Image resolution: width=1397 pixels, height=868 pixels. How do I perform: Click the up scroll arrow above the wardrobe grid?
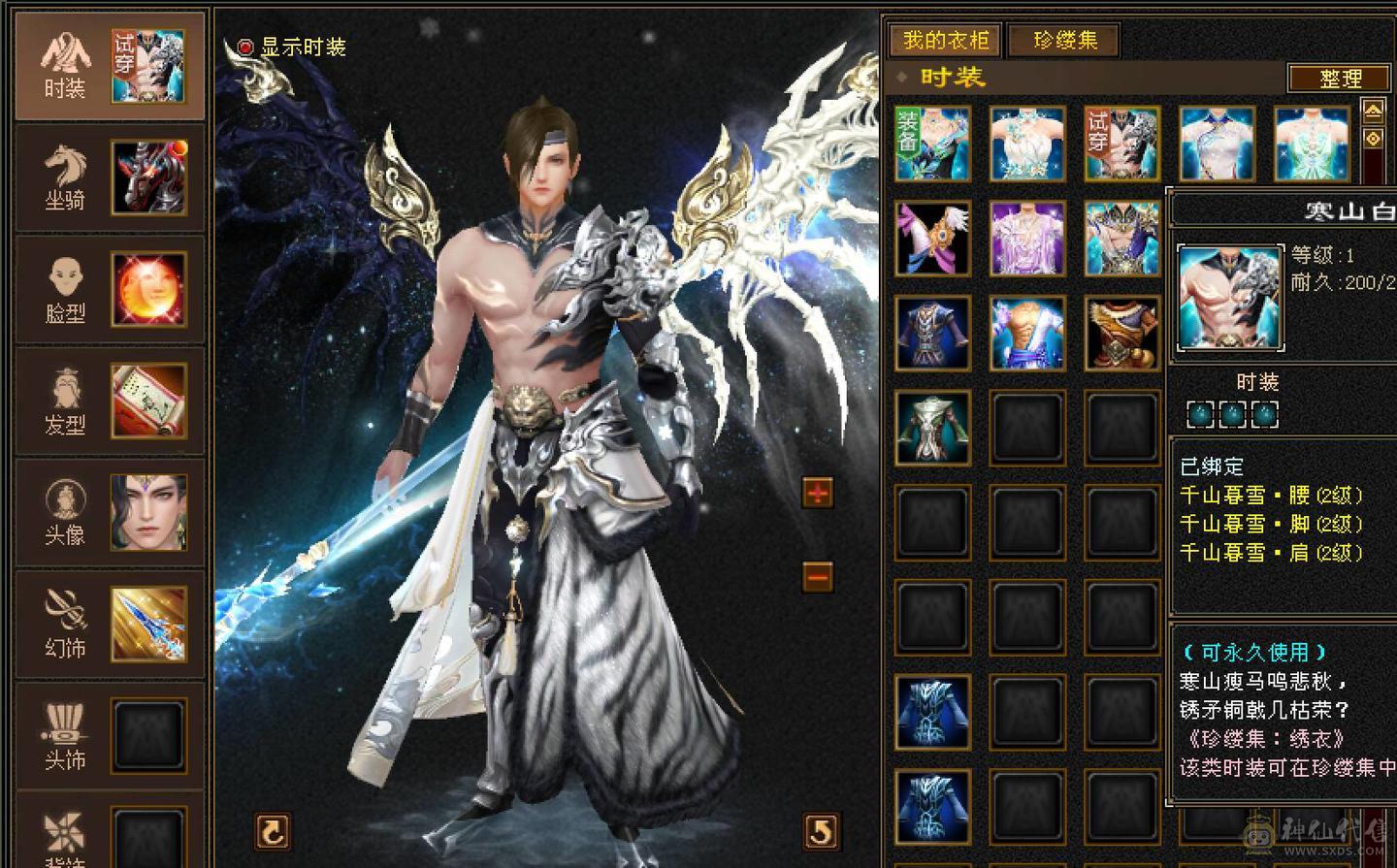[1374, 113]
